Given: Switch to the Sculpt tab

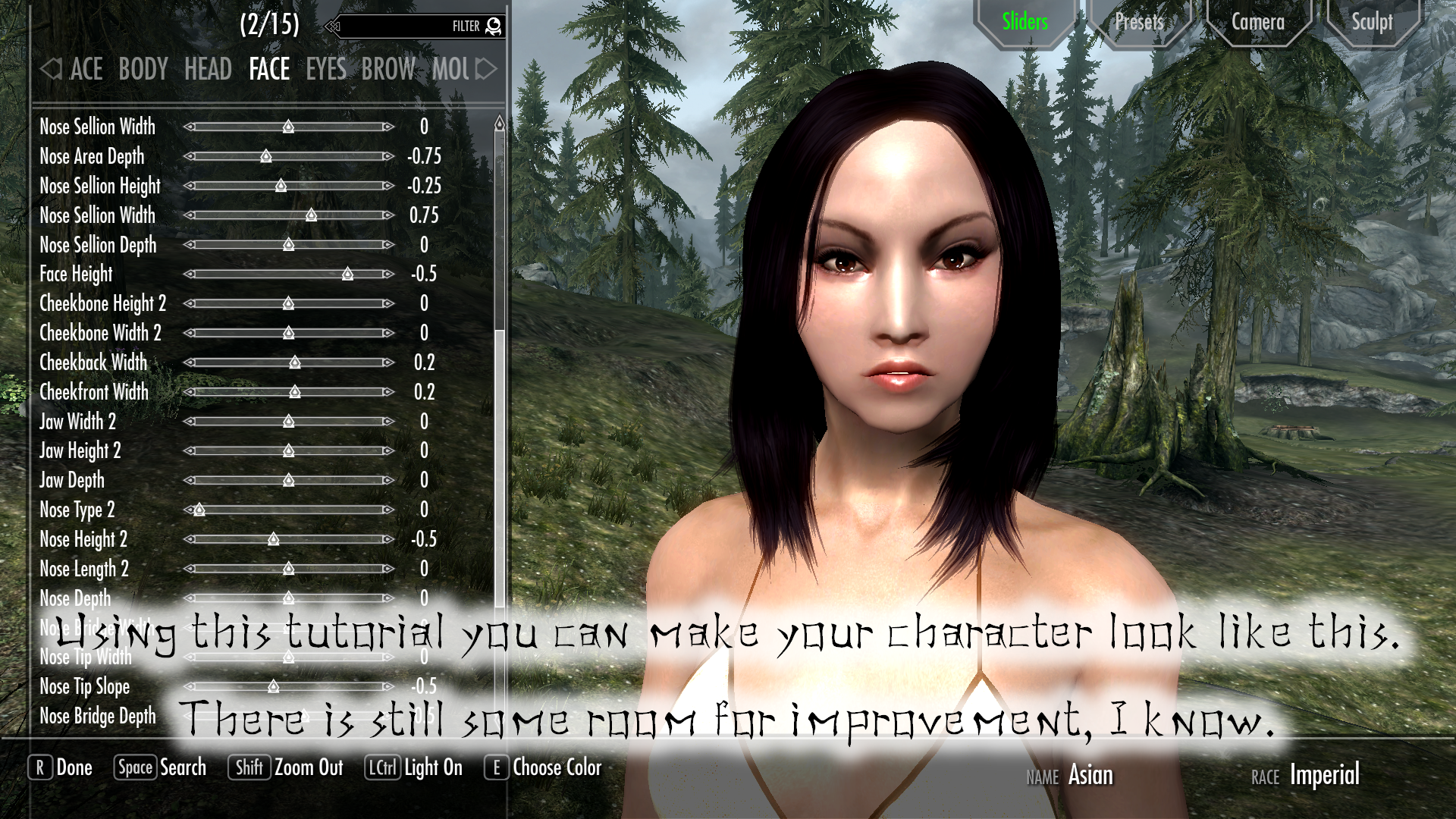Looking at the screenshot, I should (x=1372, y=22).
